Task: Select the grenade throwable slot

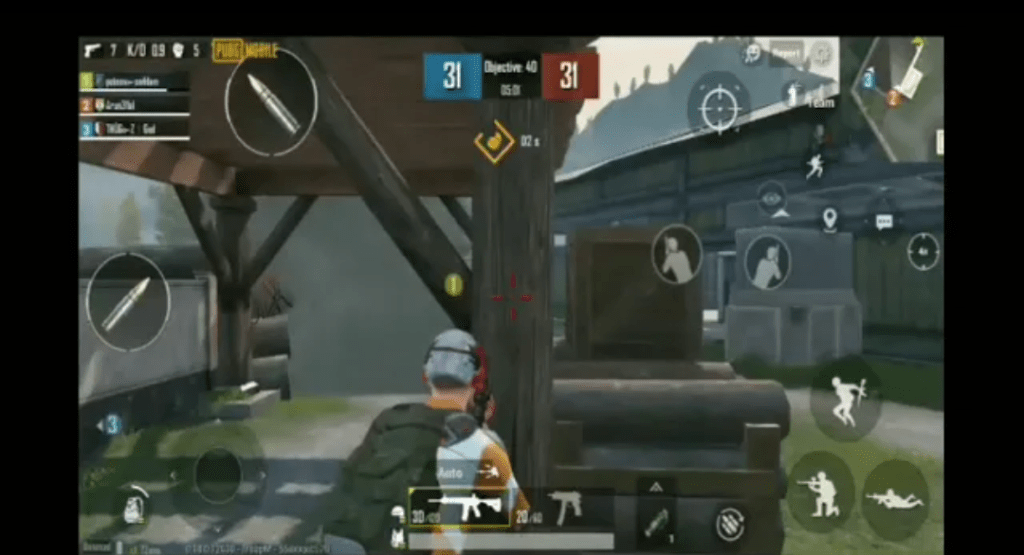Action: (x=656, y=520)
